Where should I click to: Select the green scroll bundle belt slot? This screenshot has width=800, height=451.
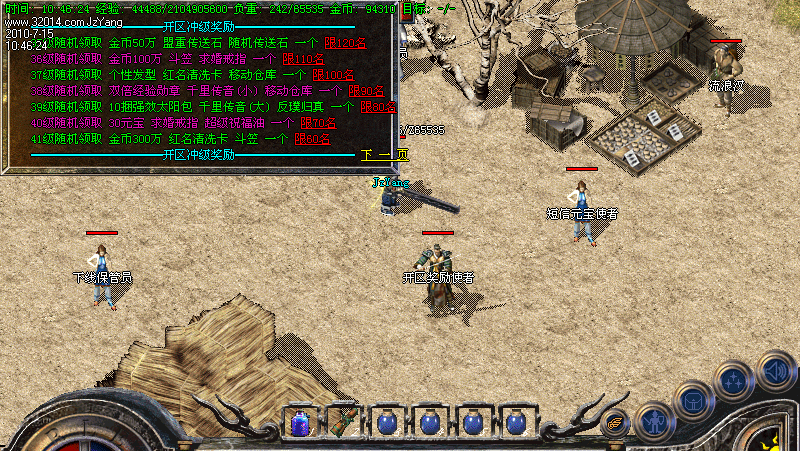343,422
